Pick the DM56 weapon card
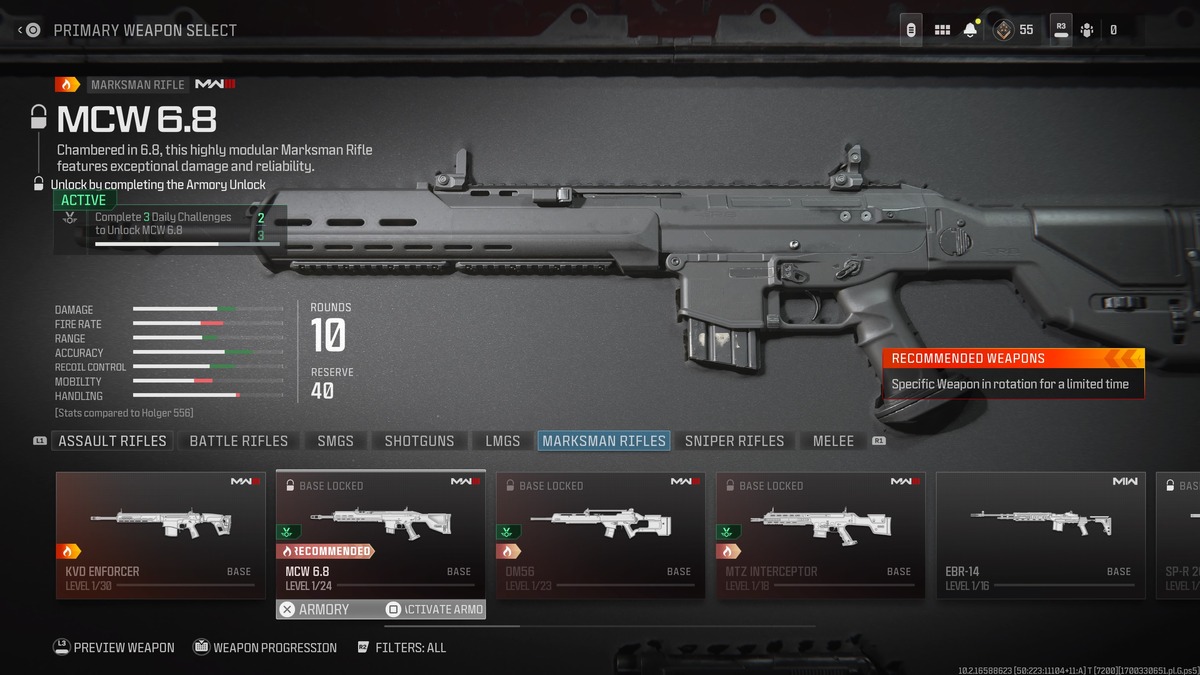This screenshot has width=1200, height=675. (600, 535)
